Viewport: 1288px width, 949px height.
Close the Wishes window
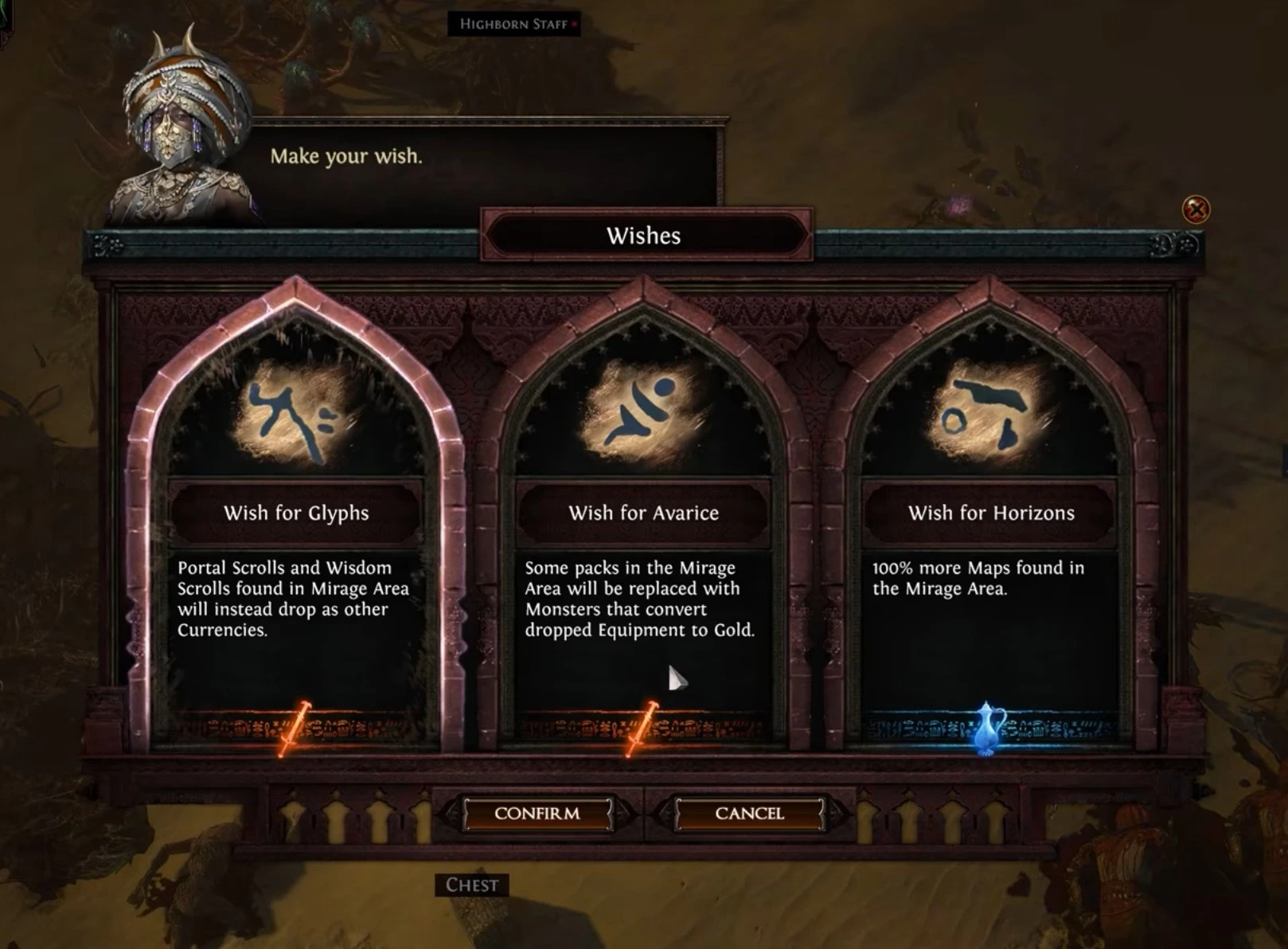(x=1196, y=209)
